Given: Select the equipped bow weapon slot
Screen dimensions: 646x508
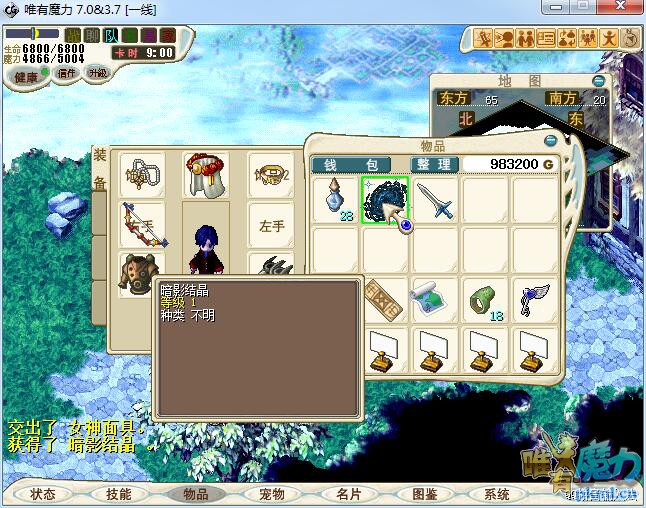Looking at the screenshot, I should click(x=138, y=223).
